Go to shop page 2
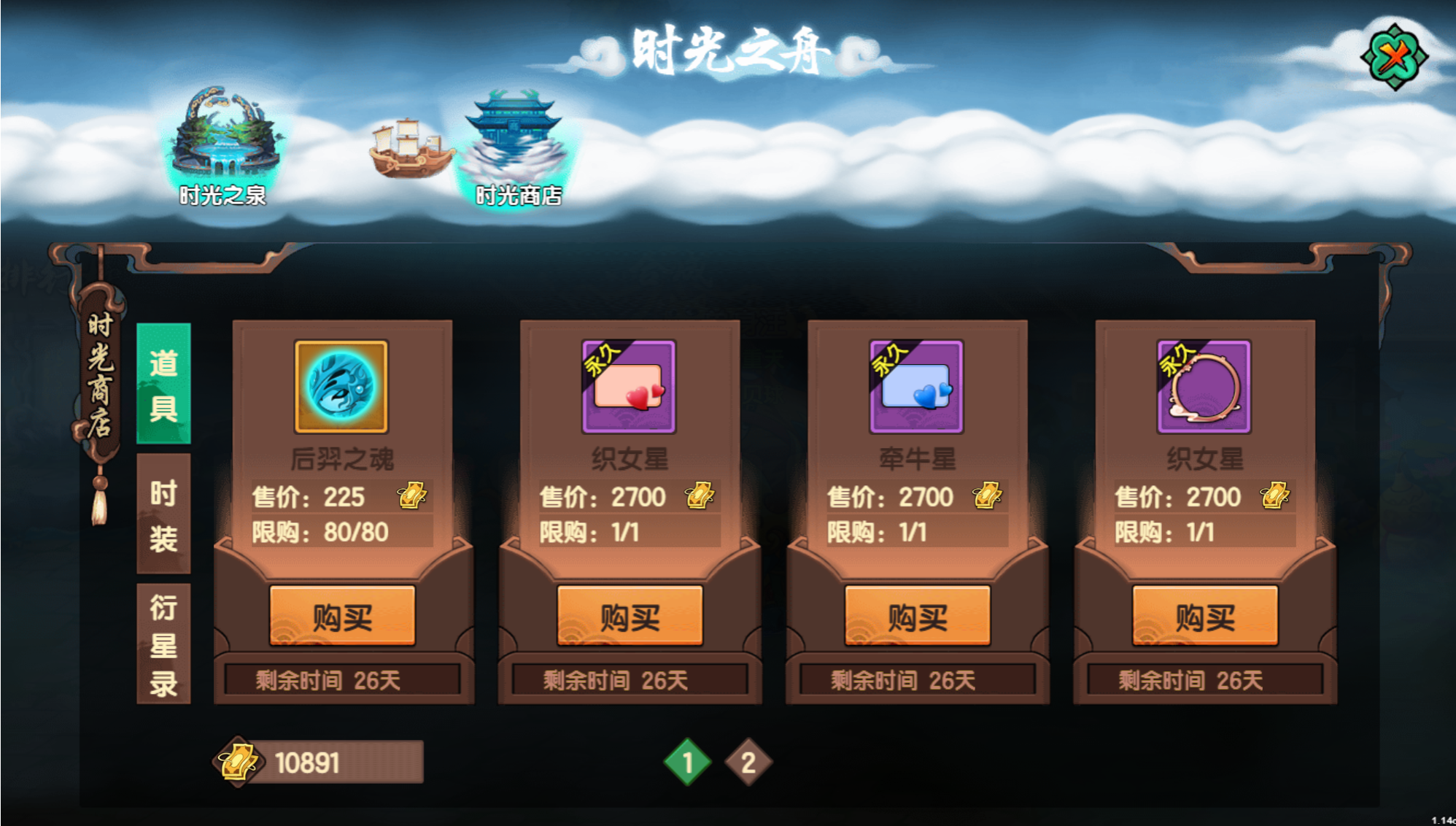Image resolution: width=1456 pixels, height=826 pixels. 746,762
